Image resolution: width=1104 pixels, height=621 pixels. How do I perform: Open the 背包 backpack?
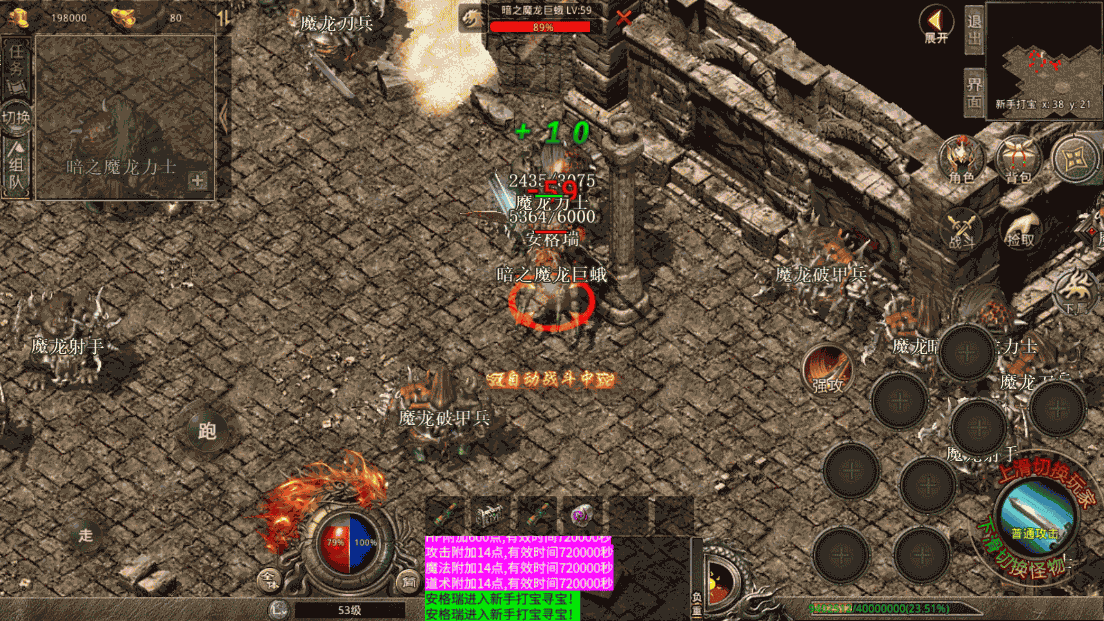(1018, 160)
